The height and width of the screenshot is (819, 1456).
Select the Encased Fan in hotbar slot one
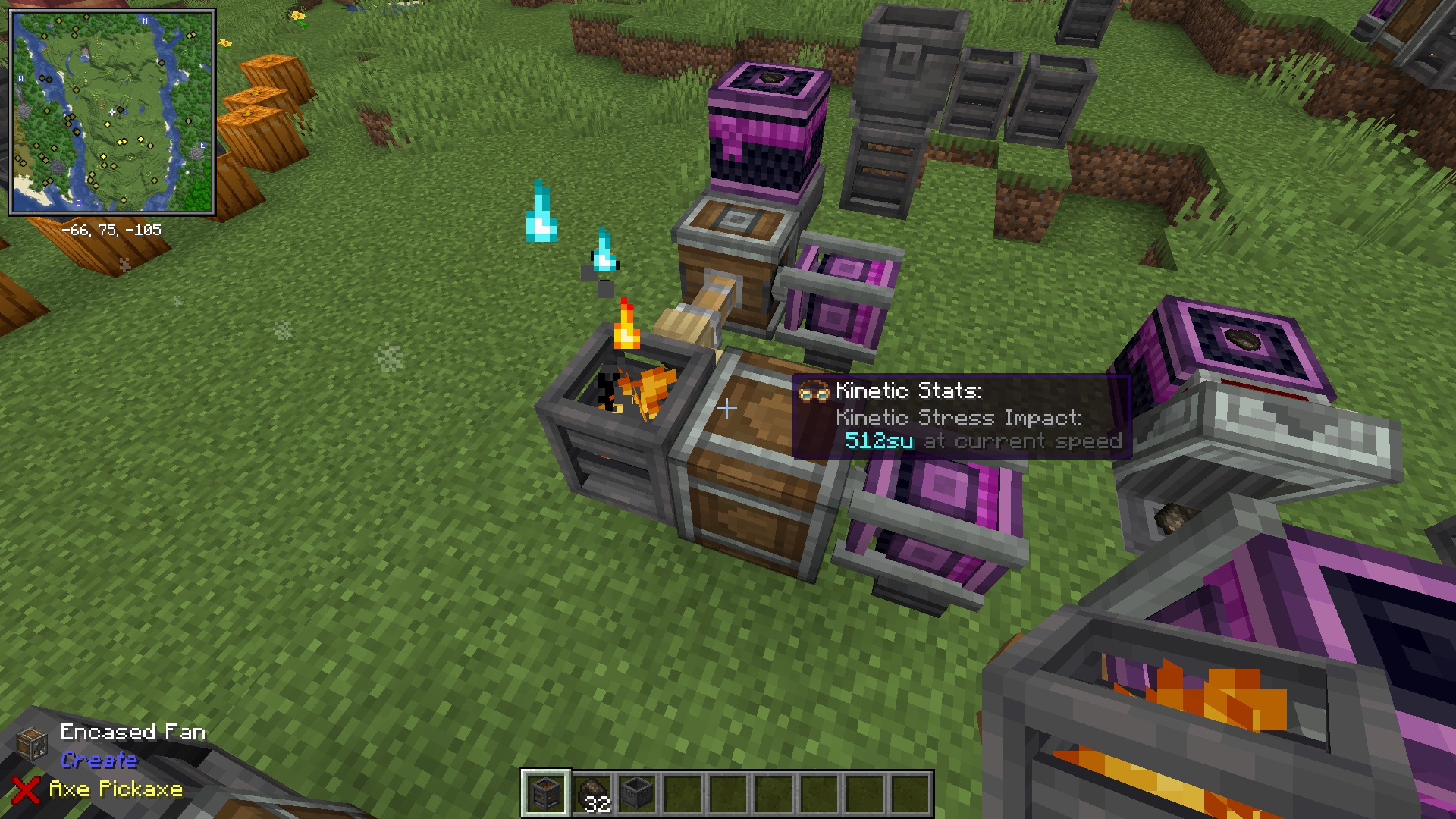pos(544,792)
